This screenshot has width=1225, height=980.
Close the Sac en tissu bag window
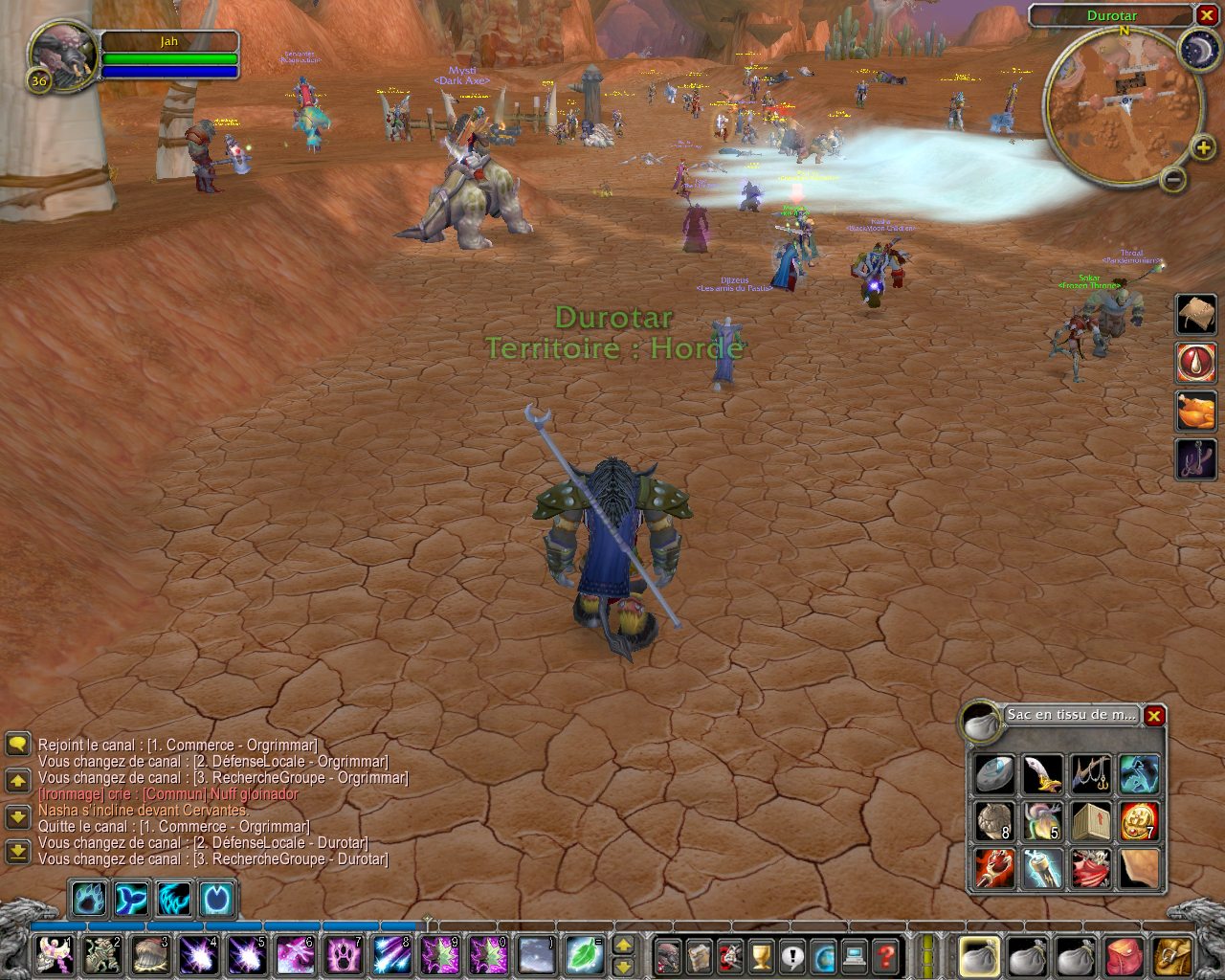coord(1155,716)
